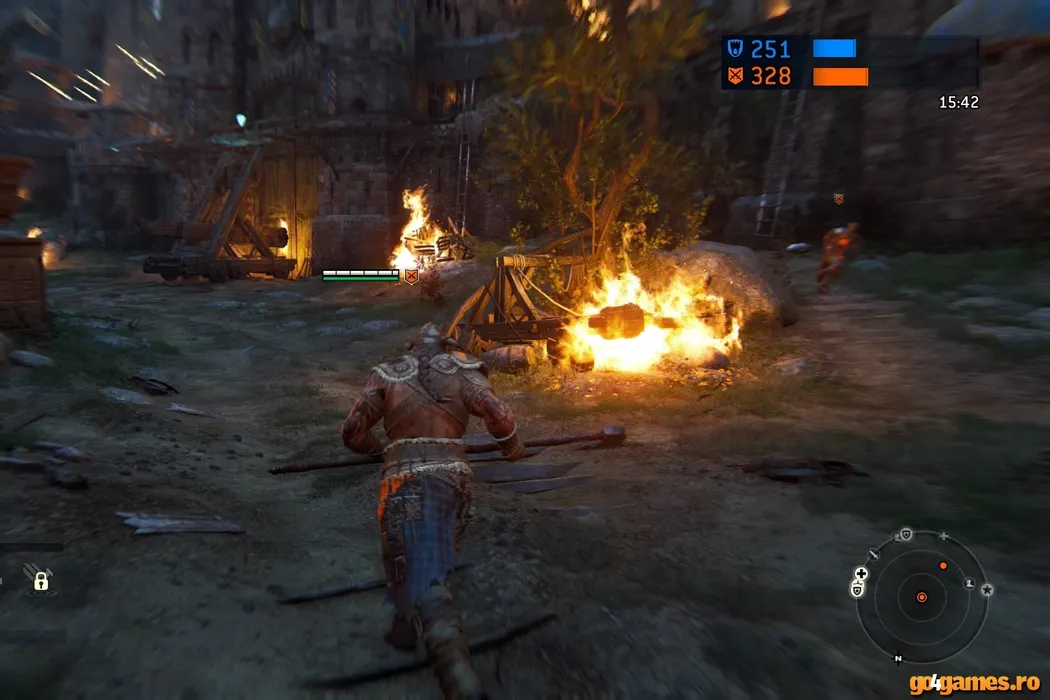
Task: Click the orange enemy dot on the minimap
Action: [943, 566]
